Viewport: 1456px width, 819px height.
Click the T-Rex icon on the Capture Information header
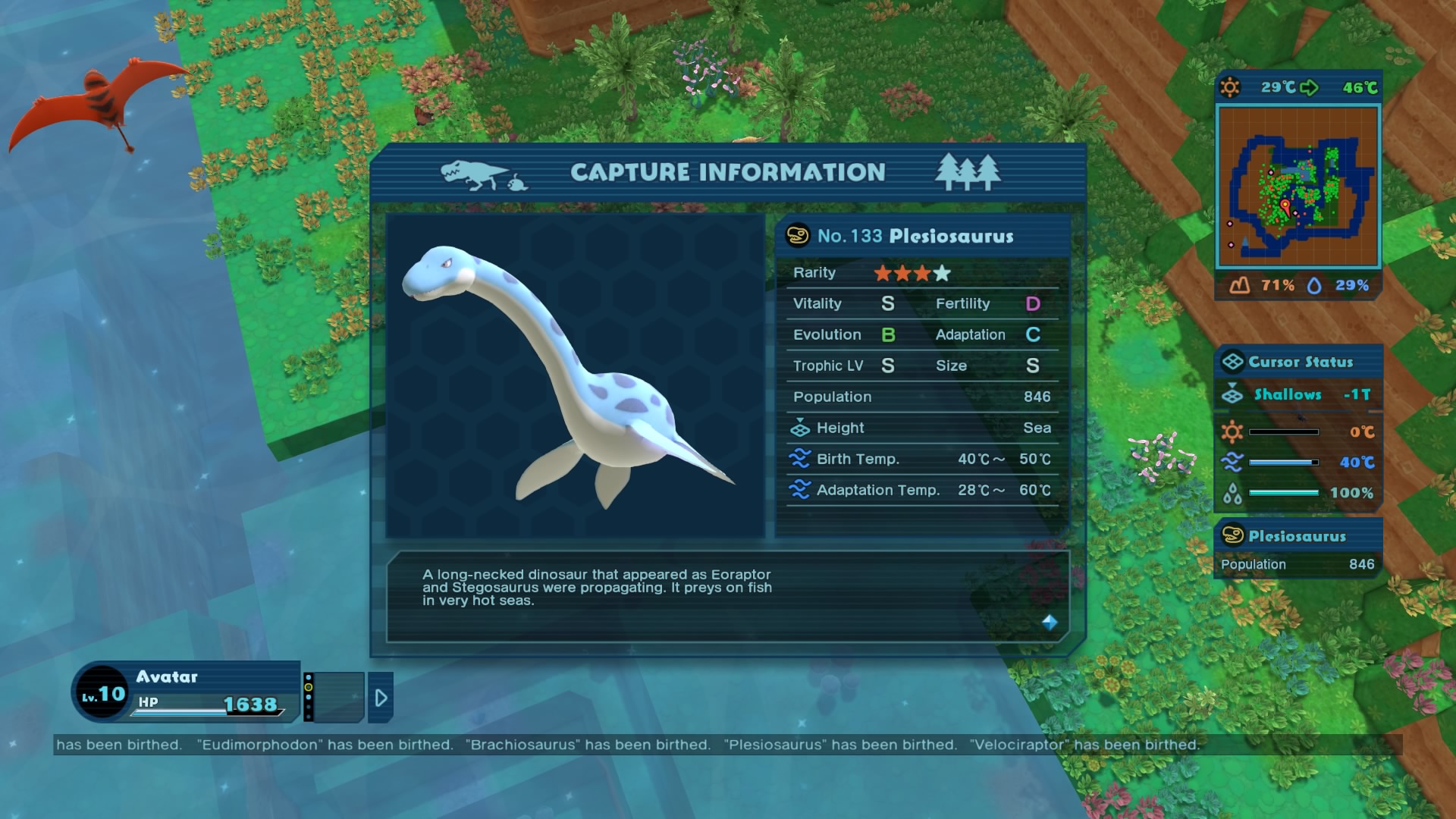(470, 172)
